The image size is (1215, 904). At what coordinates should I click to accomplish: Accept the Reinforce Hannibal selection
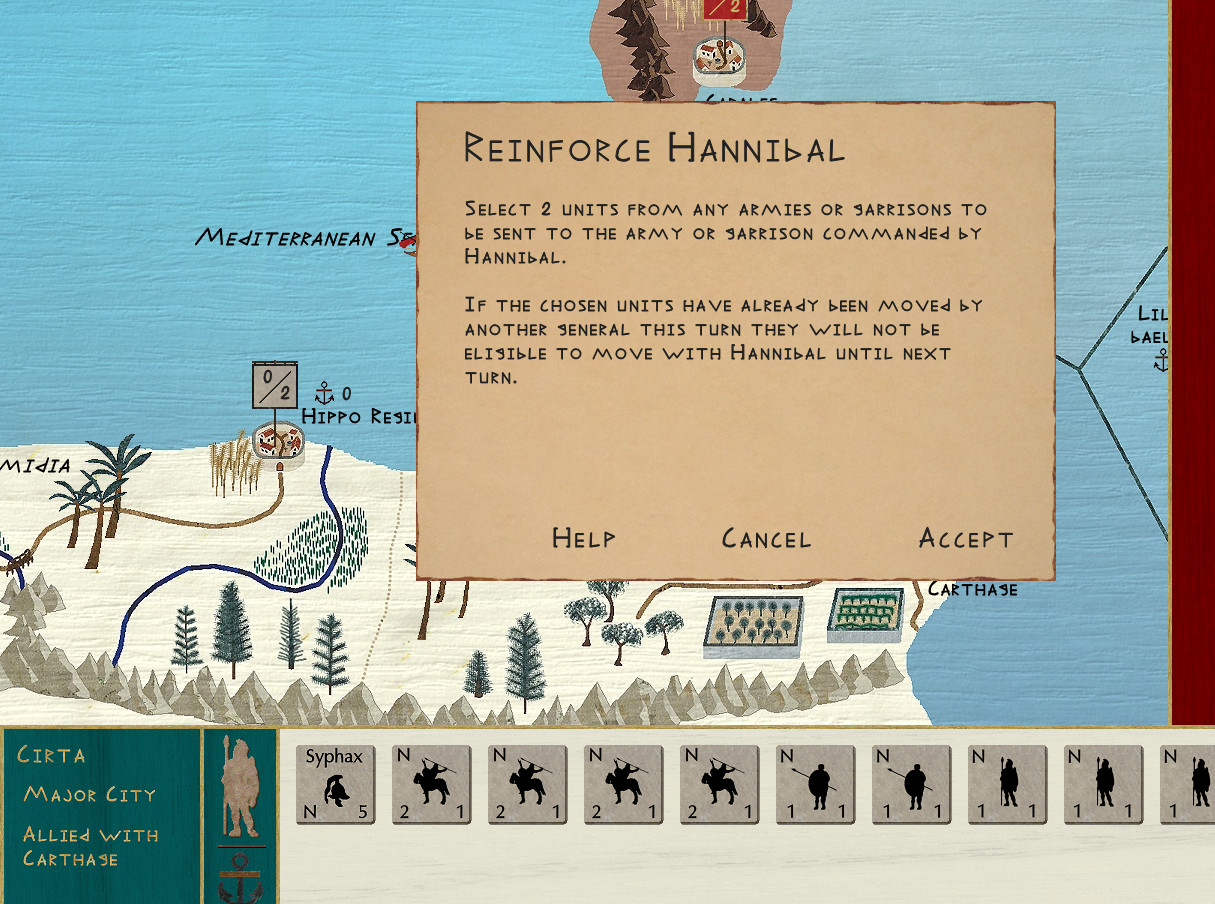click(x=965, y=539)
